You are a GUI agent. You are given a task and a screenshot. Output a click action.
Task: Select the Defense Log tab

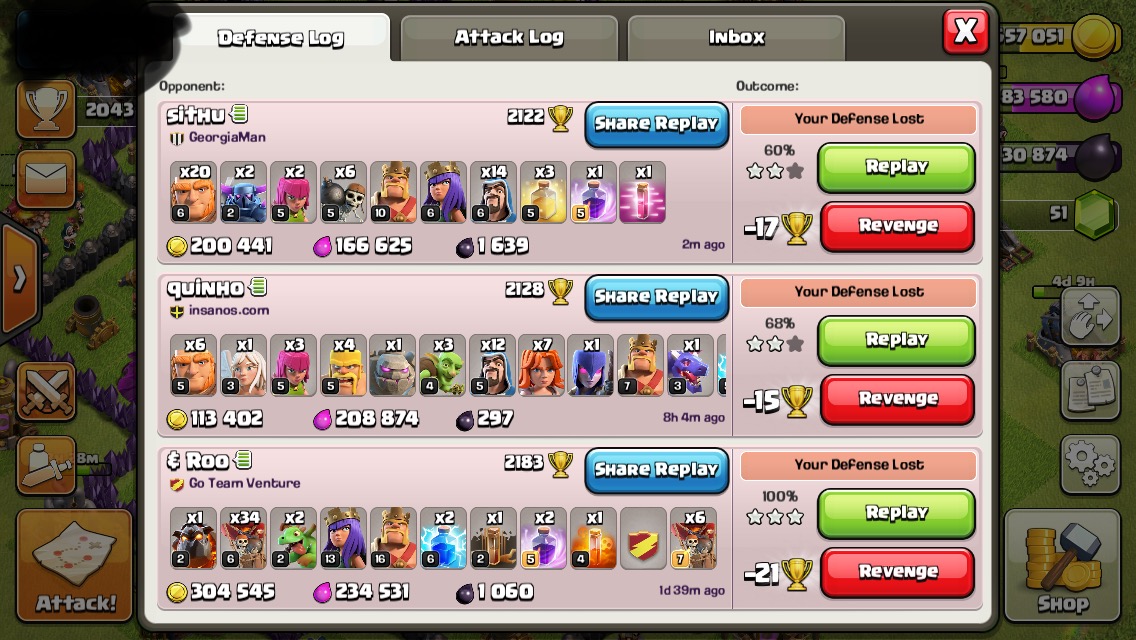coord(280,38)
